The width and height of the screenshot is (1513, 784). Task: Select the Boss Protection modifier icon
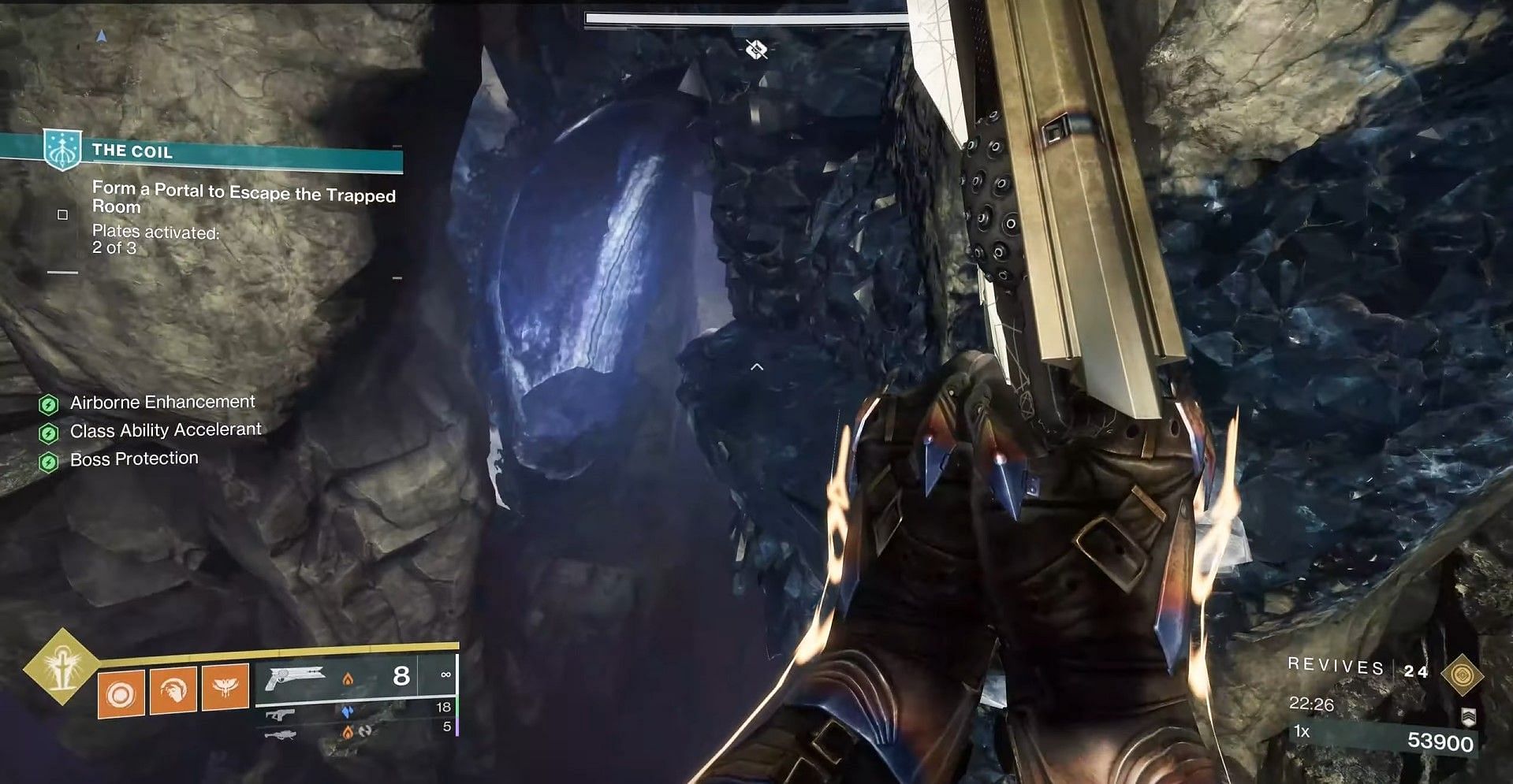[49, 462]
